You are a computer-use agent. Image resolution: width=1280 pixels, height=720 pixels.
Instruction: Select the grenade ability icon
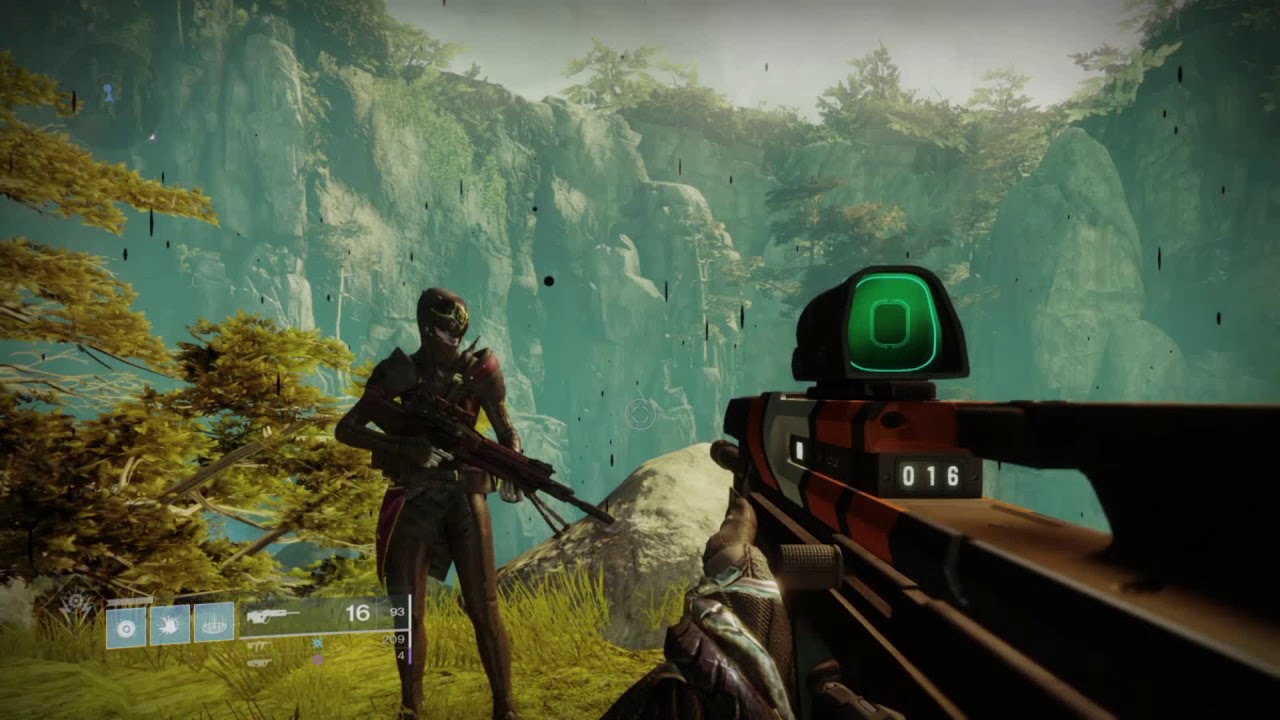click(x=125, y=628)
